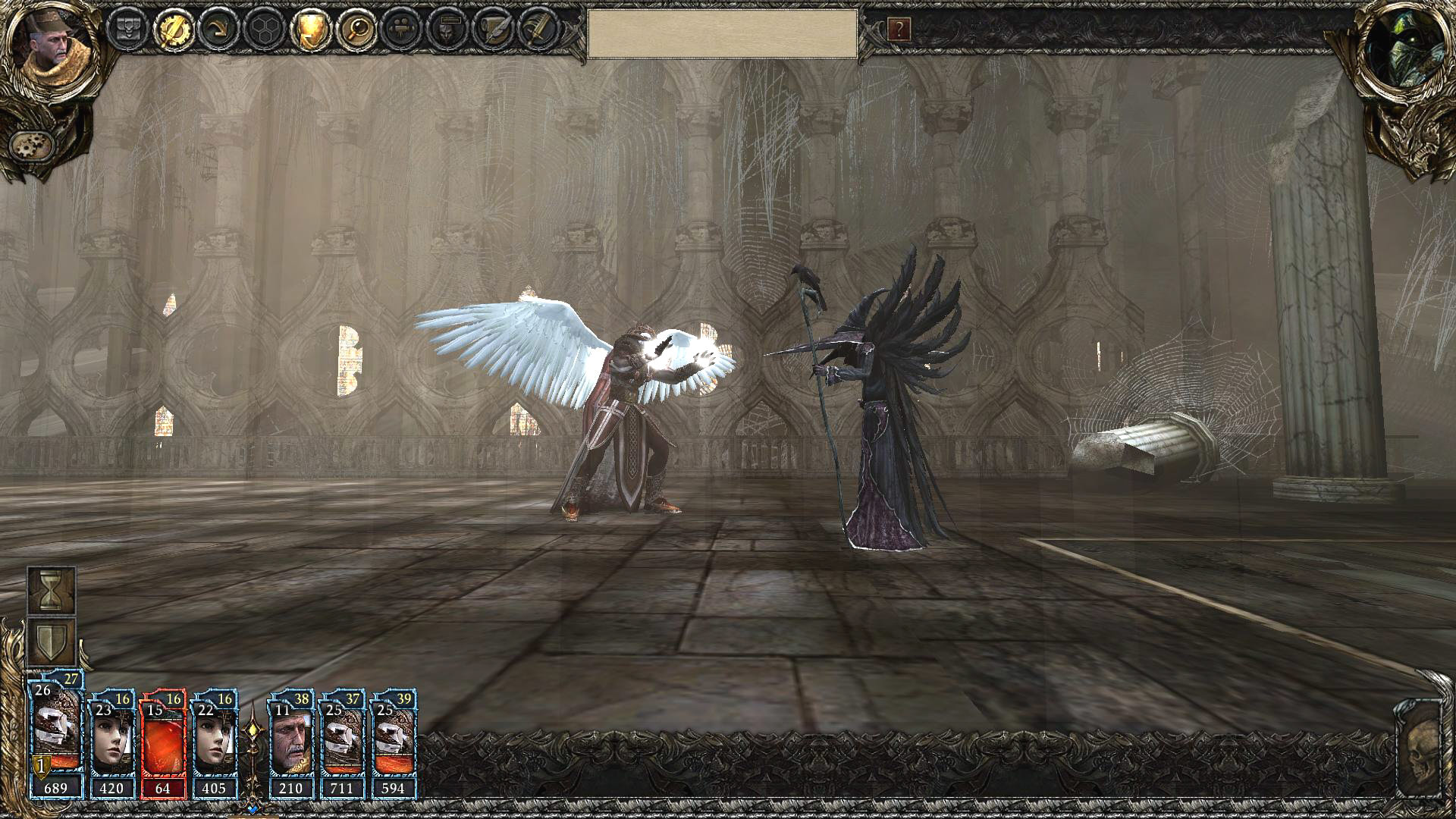Select the sword and gear toolbar icon
The image size is (1456, 819).
point(173,30)
